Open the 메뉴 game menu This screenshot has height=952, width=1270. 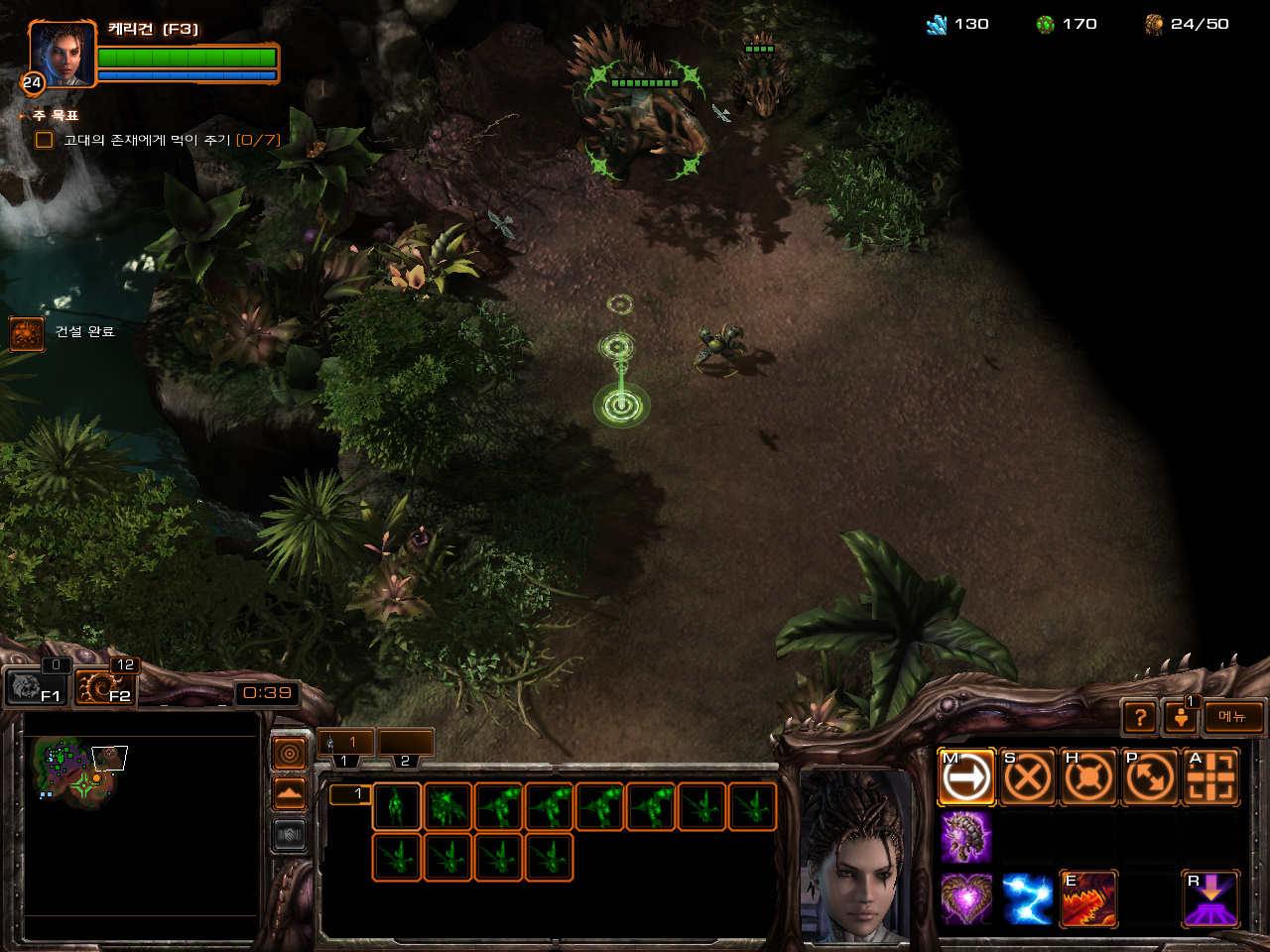[1233, 716]
